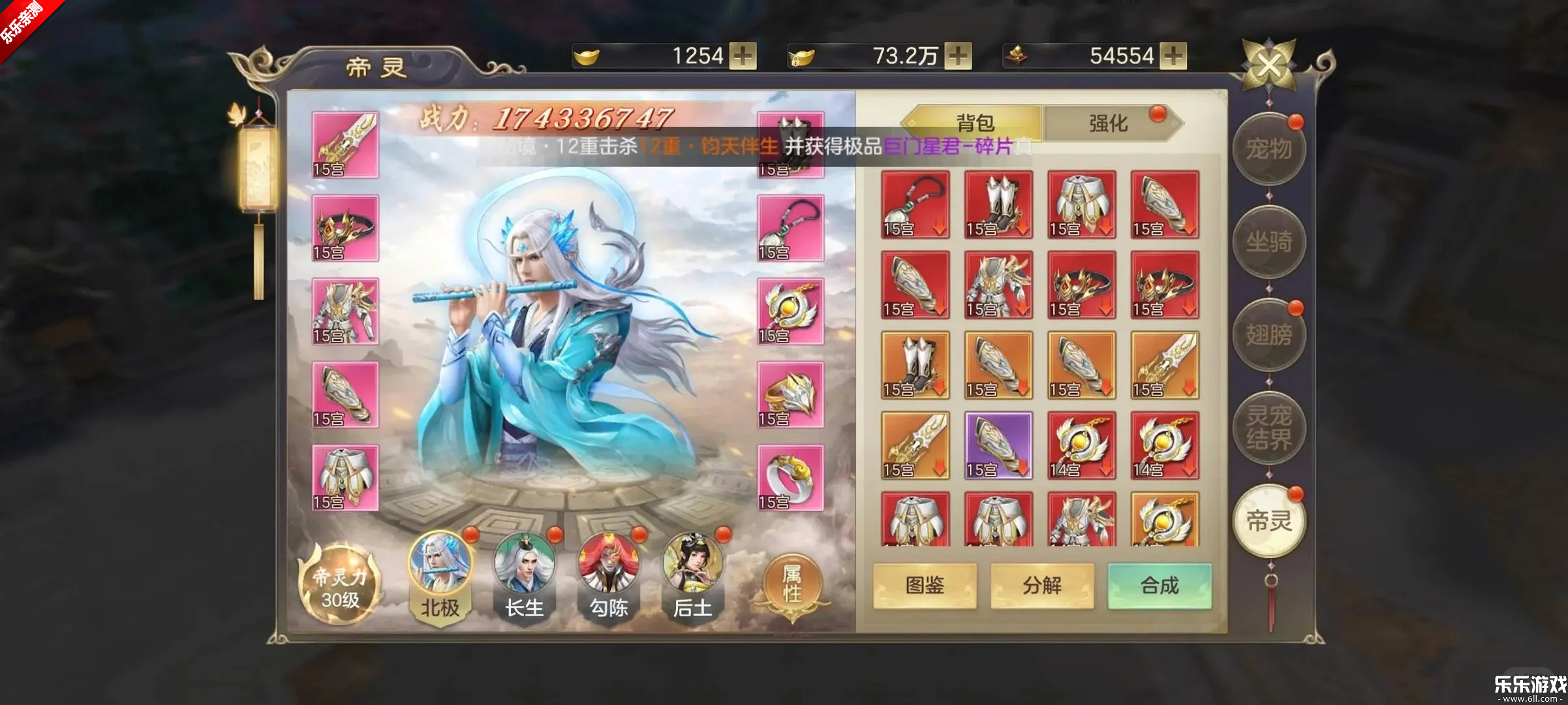Open the 图鉴 catalog

click(x=926, y=586)
